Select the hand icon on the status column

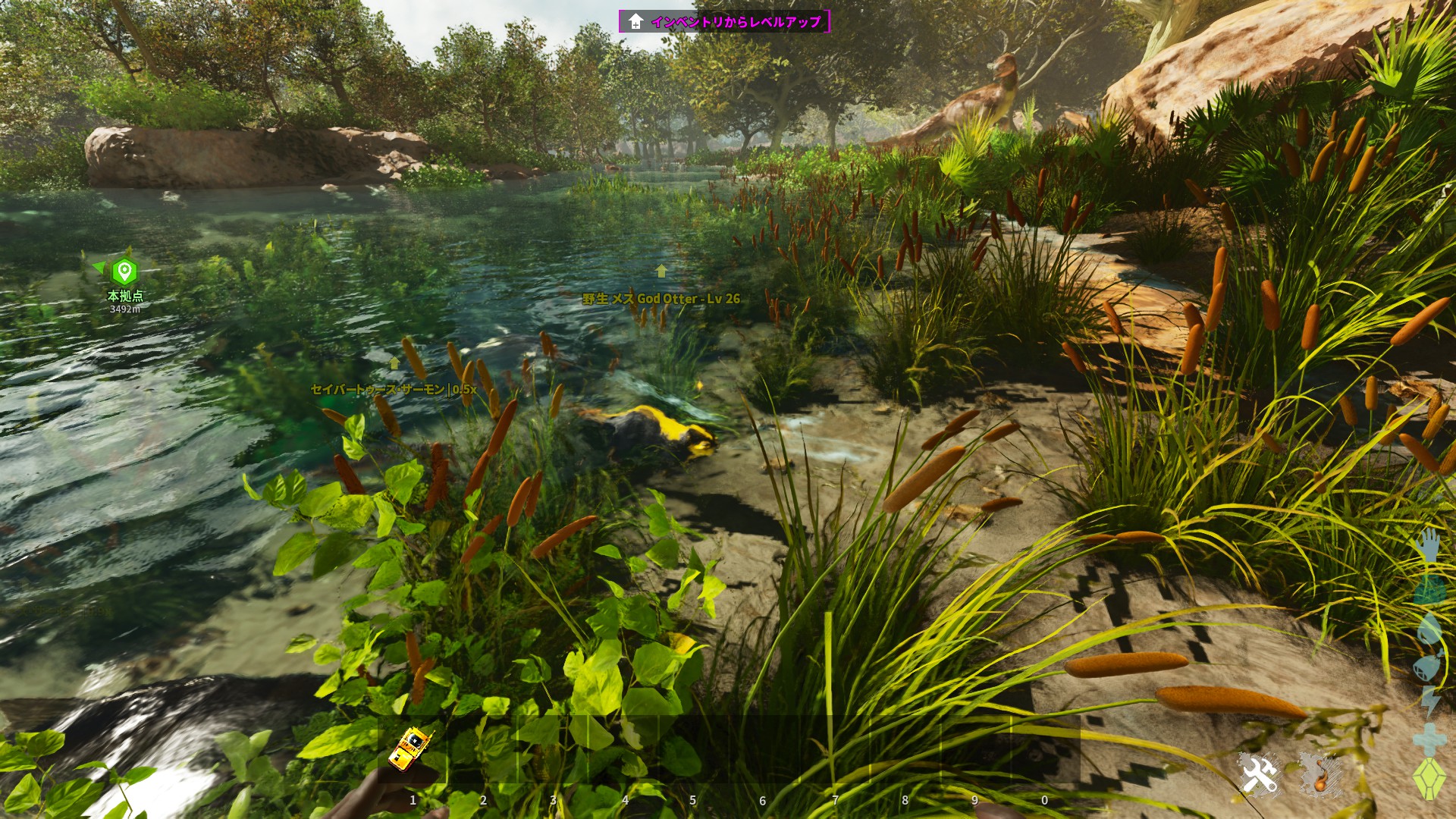pos(1429,545)
